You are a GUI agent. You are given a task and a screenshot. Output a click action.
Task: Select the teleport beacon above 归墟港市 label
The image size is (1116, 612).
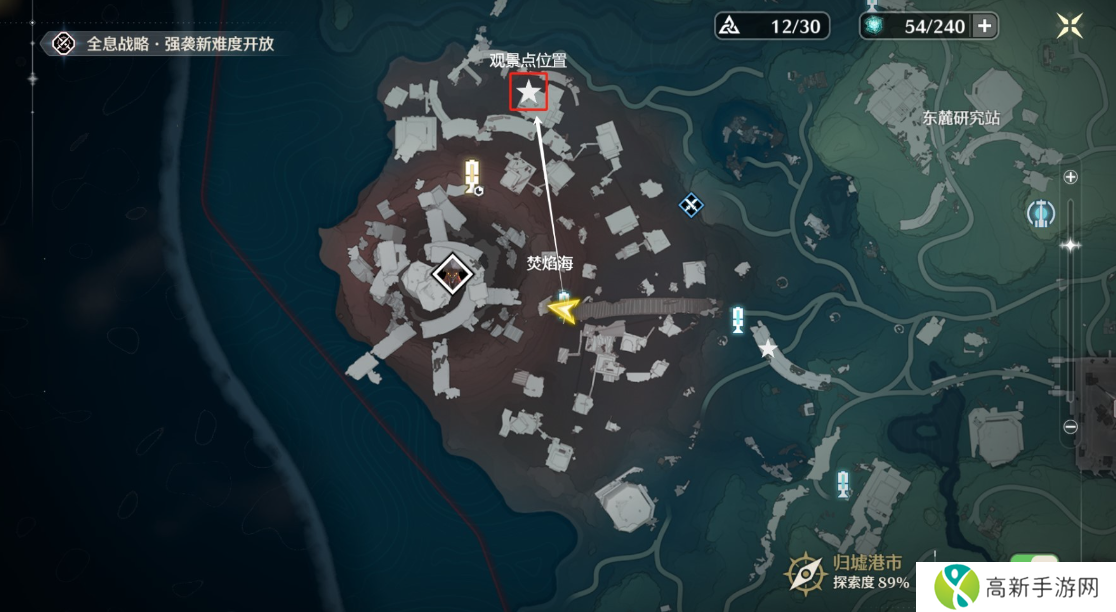tap(843, 483)
